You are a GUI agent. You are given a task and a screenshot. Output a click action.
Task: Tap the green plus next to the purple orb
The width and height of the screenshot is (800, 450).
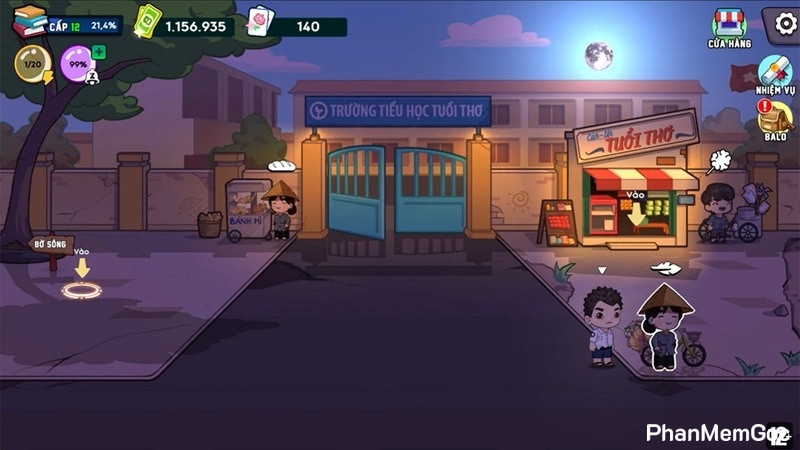coord(99,53)
